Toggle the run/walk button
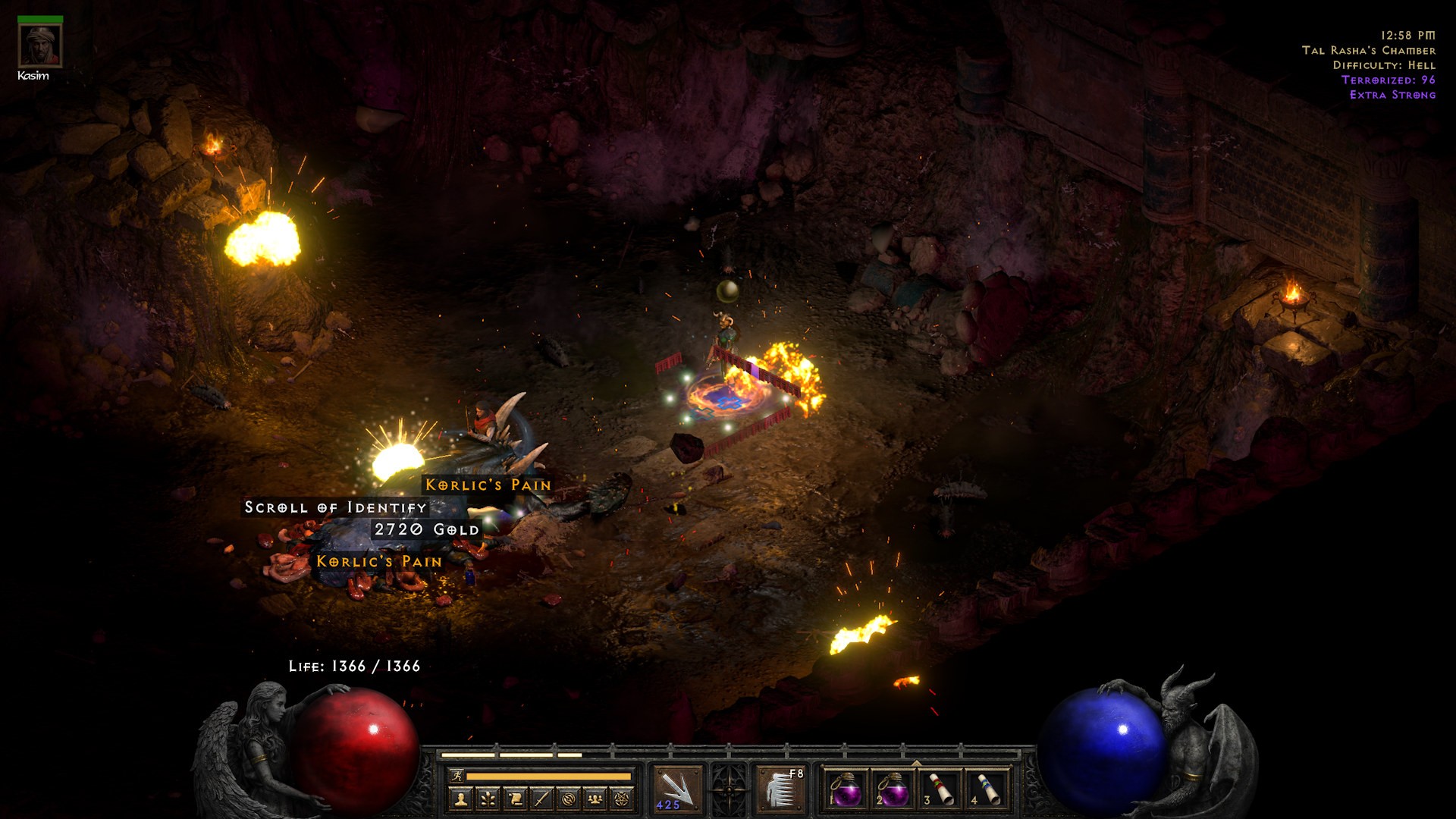Image resolution: width=1456 pixels, height=819 pixels. coord(457,776)
